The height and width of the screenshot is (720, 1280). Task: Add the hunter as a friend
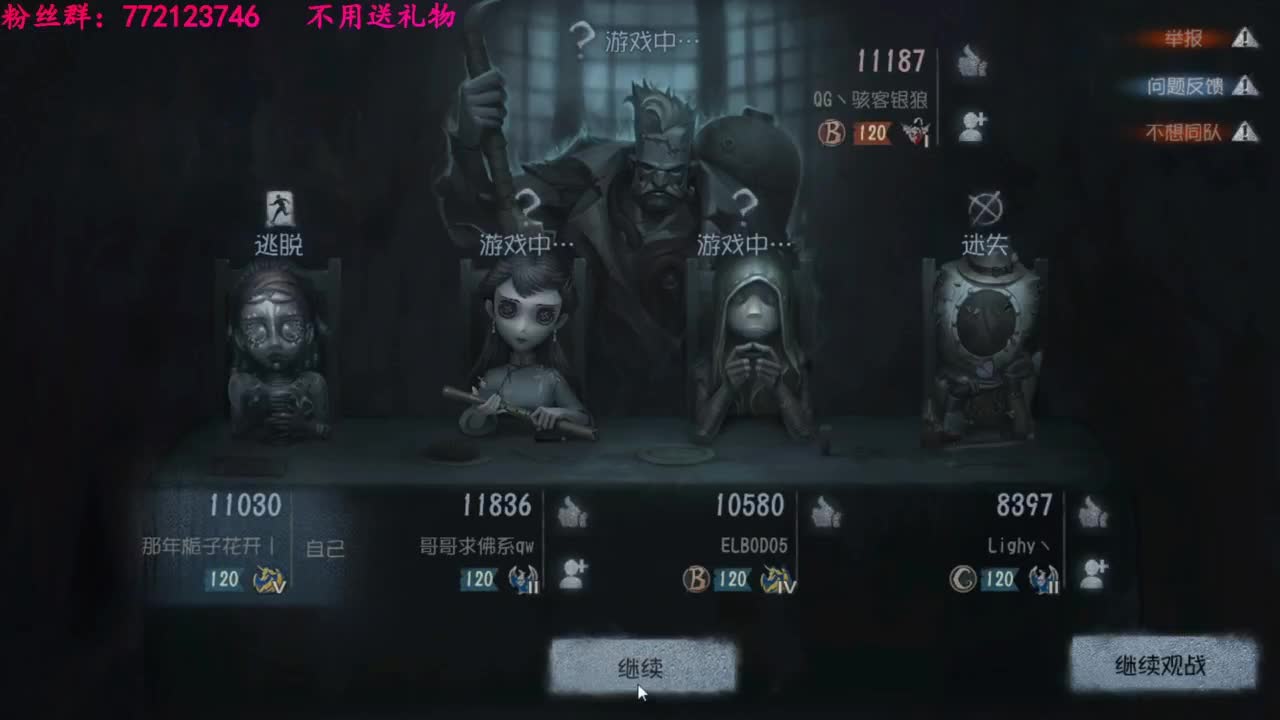tap(971, 125)
